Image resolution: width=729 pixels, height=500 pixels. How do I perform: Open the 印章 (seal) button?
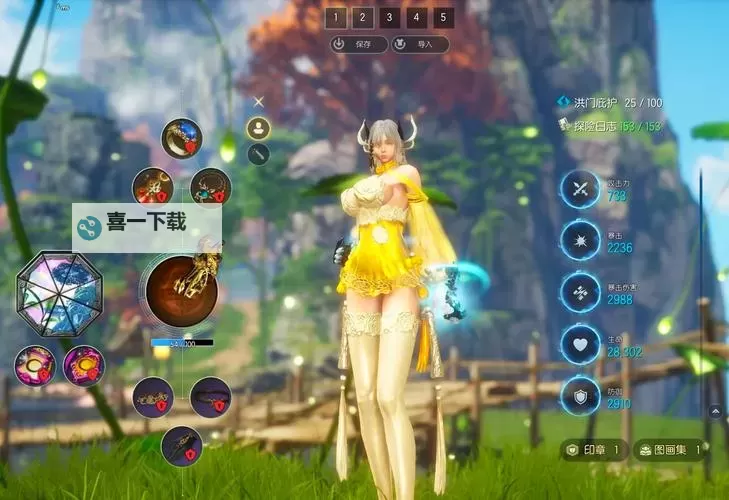(594, 450)
